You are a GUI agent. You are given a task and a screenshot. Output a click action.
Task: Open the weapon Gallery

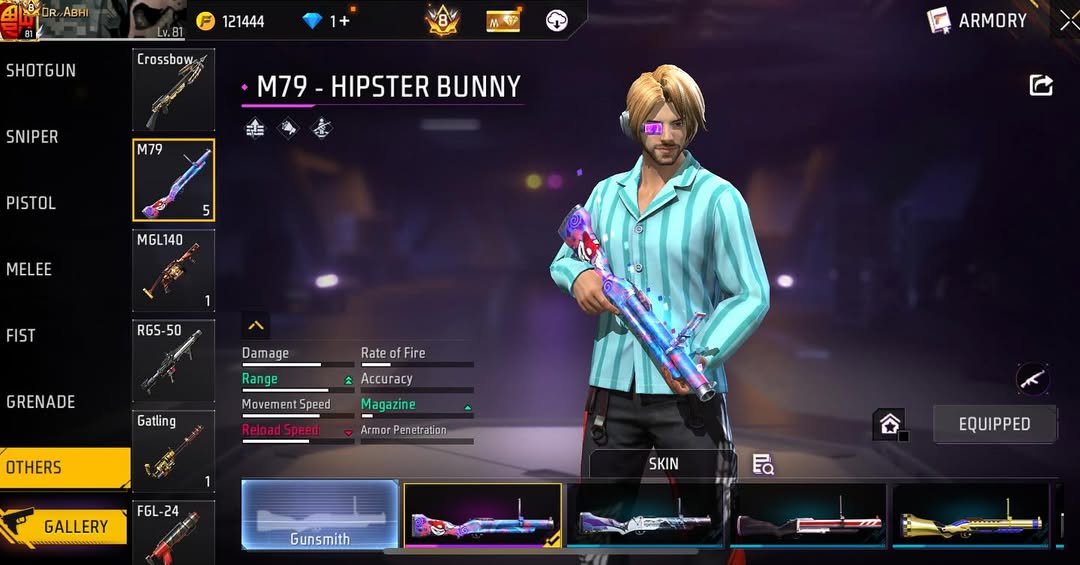pos(65,526)
